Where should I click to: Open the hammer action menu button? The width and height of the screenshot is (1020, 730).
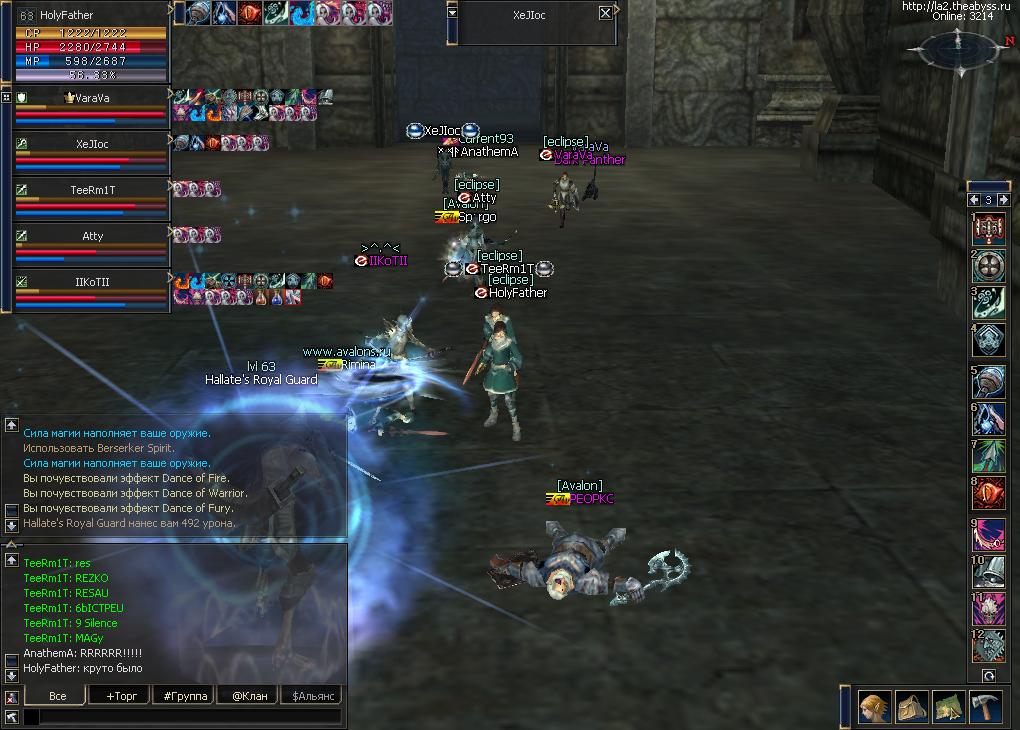[985, 707]
